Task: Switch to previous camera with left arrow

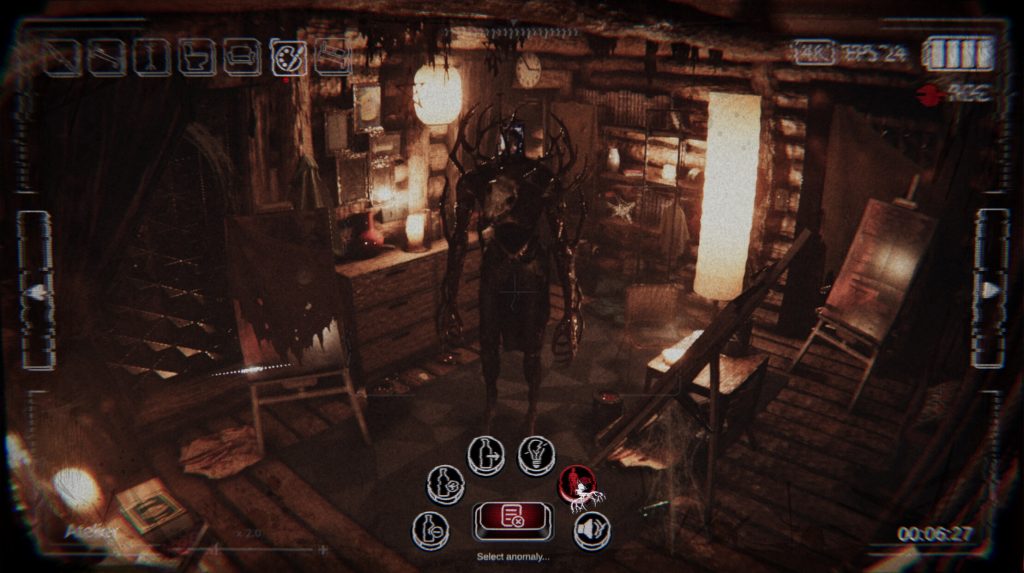Action: [36, 291]
